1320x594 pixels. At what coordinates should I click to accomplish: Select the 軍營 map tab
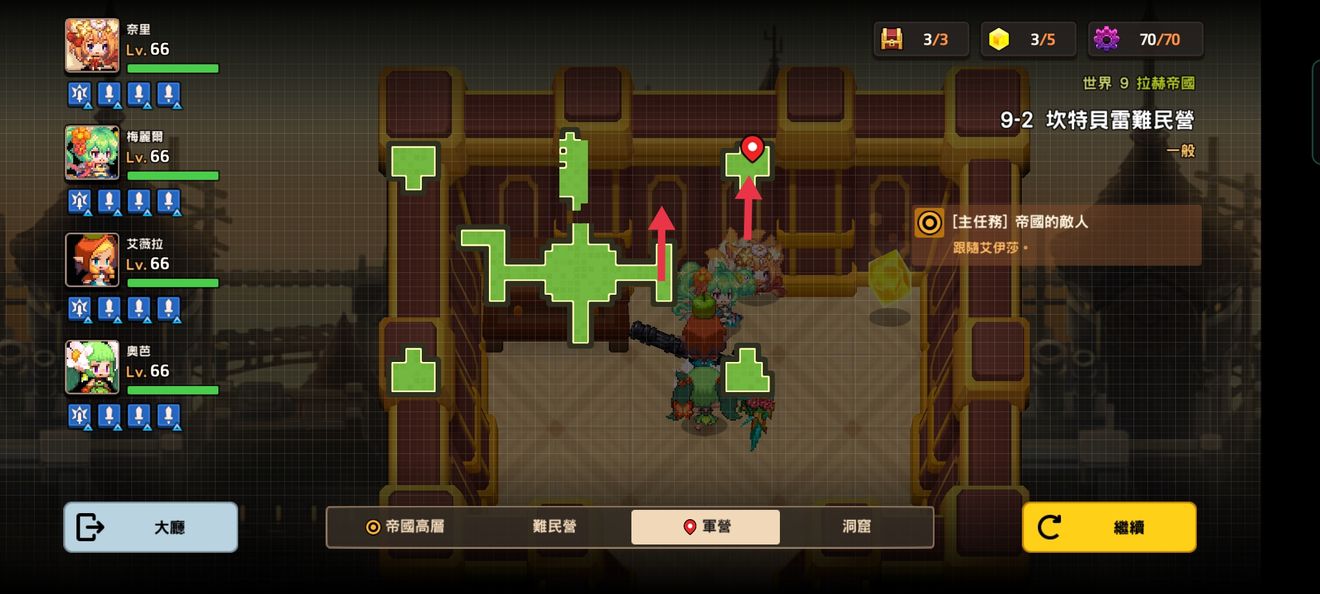pyautogui.click(x=705, y=526)
